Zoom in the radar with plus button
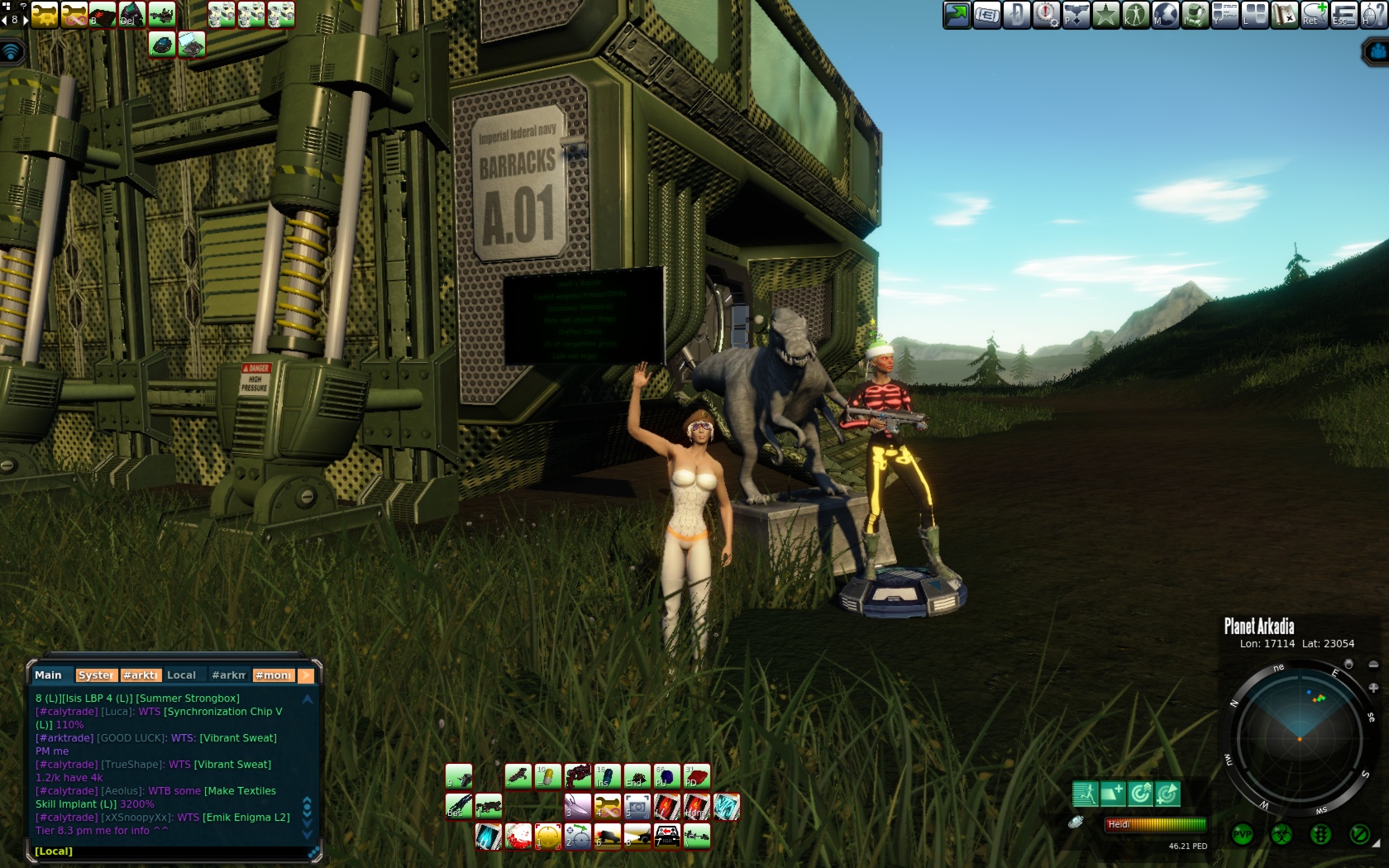 (1373, 687)
